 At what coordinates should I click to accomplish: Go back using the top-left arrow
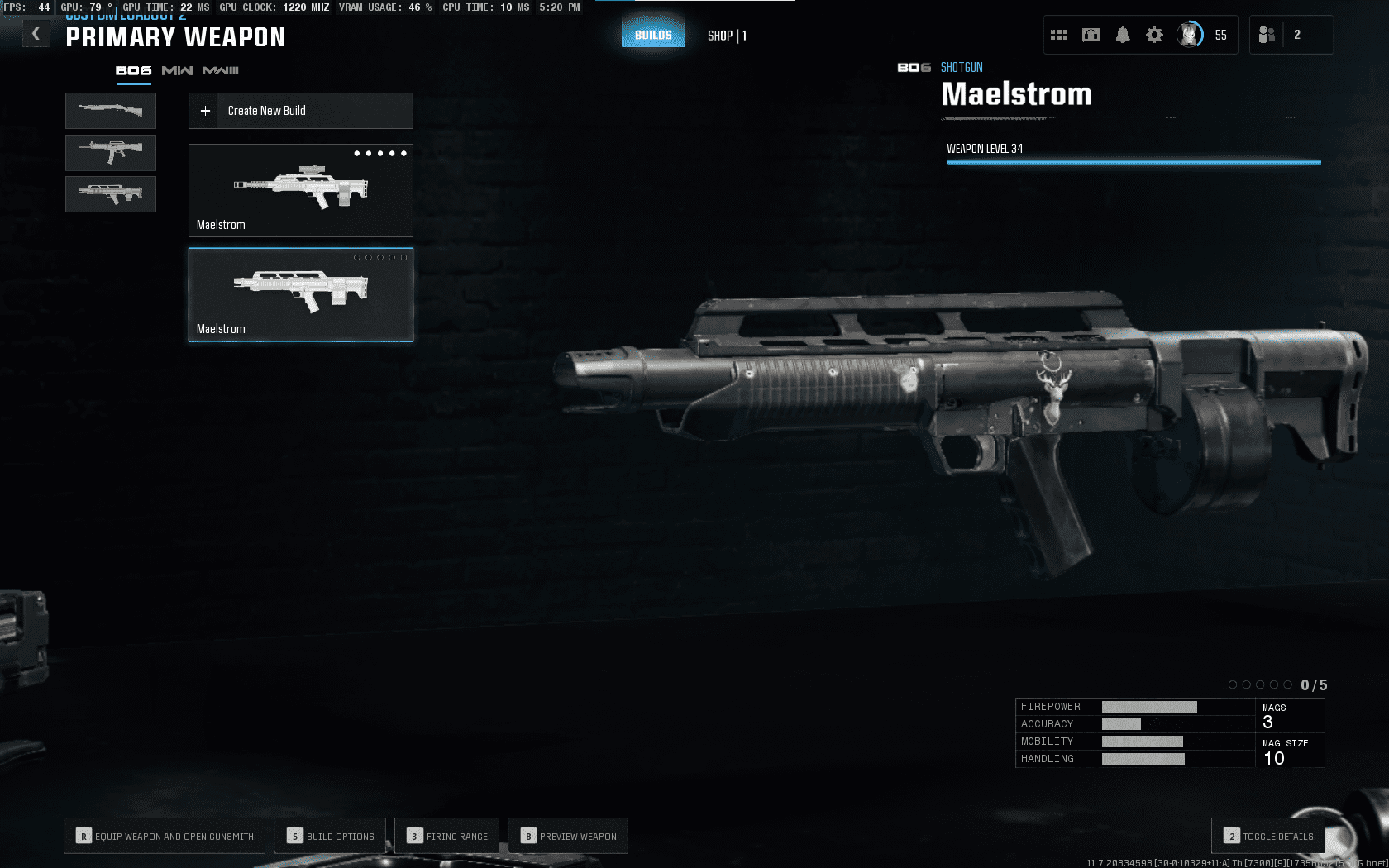[36, 35]
